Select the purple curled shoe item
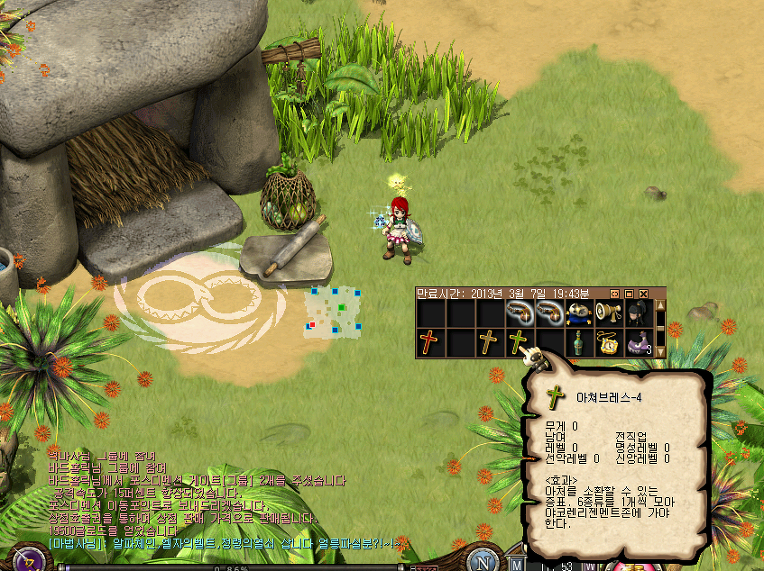 637,343
